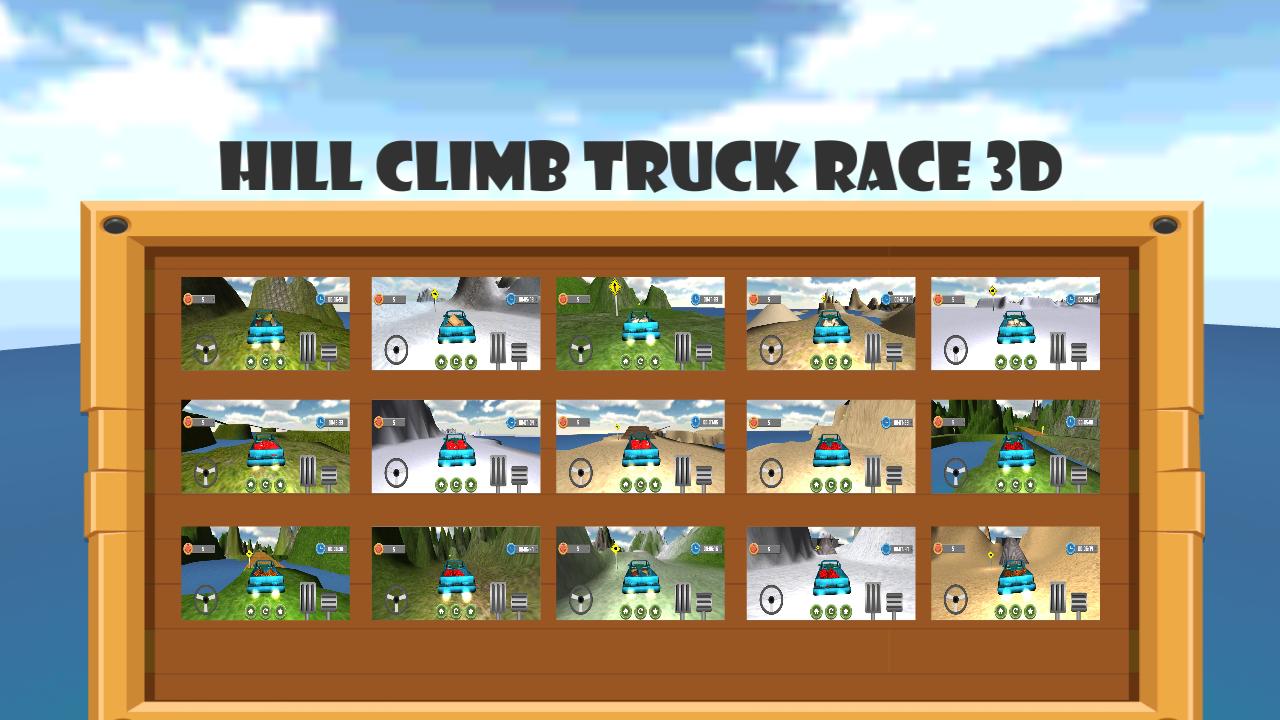Click the blue timer clock icon in a level preview

pos(319,299)
